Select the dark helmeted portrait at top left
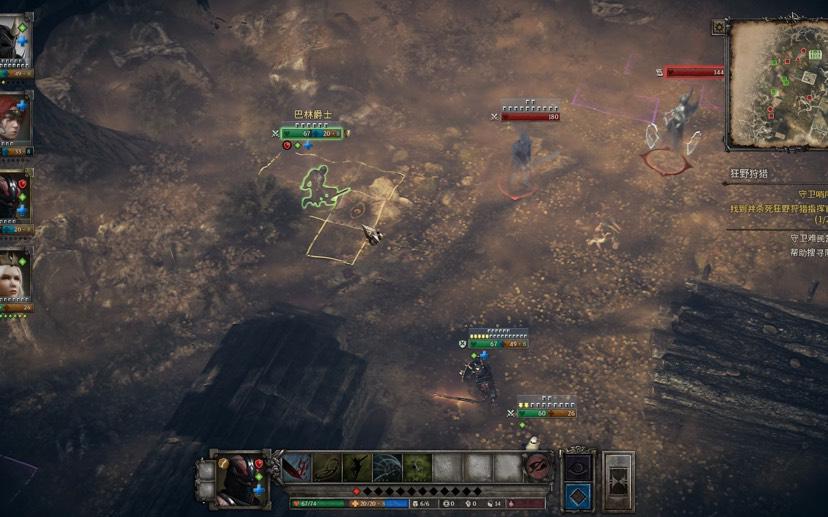The width and height of the screenshot is (828, 517). [x=15, y=42]
